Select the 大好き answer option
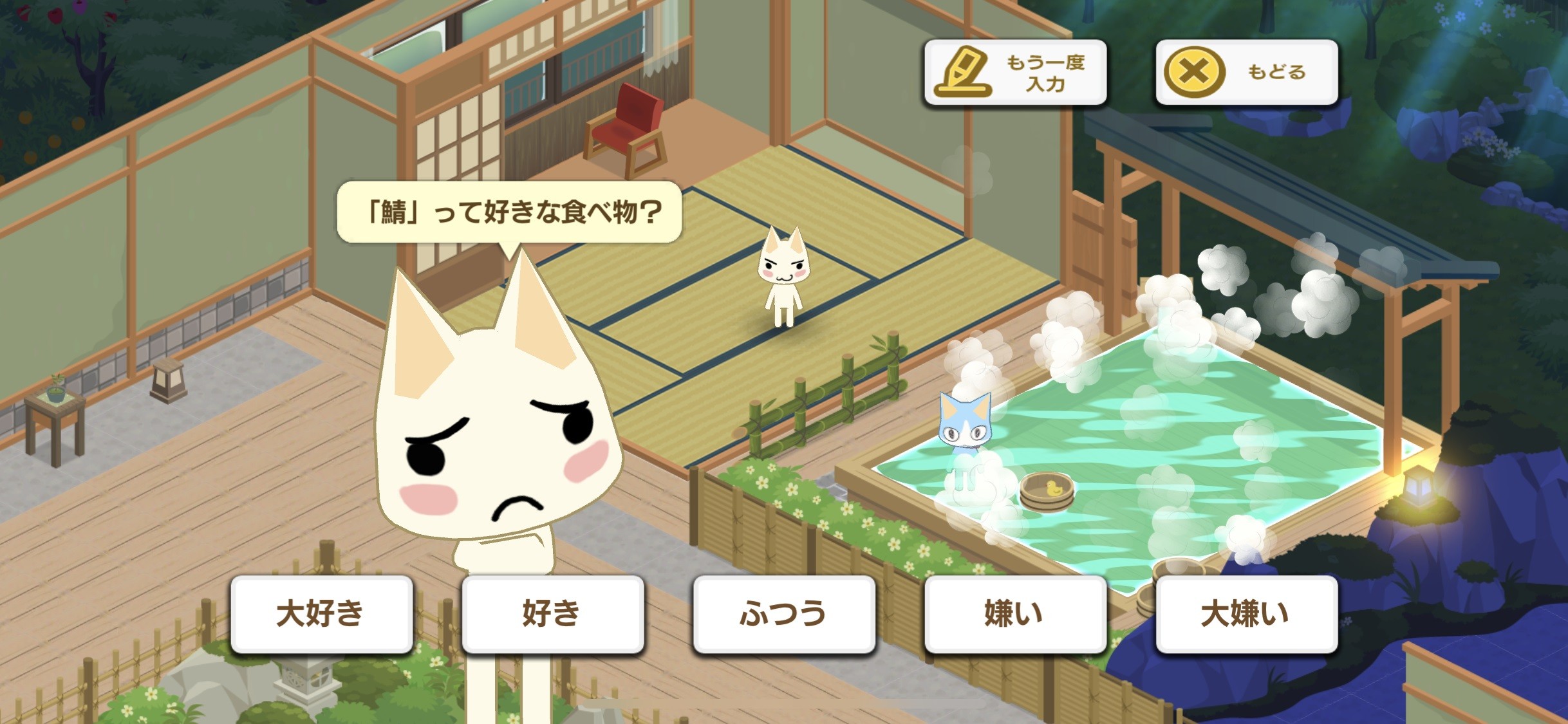 pos(322,615)
